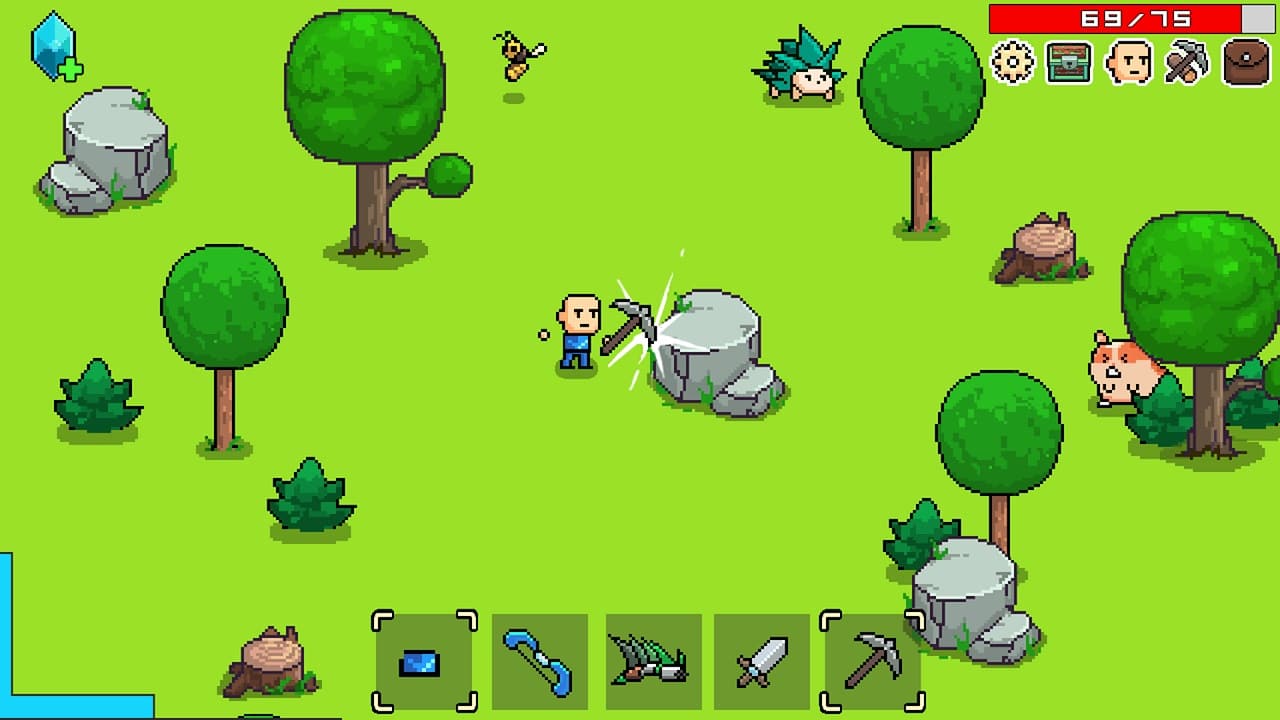Click the bee flying near the top center
The height and width of the screenshot is (720, 1280).
(x=516, y=55)
